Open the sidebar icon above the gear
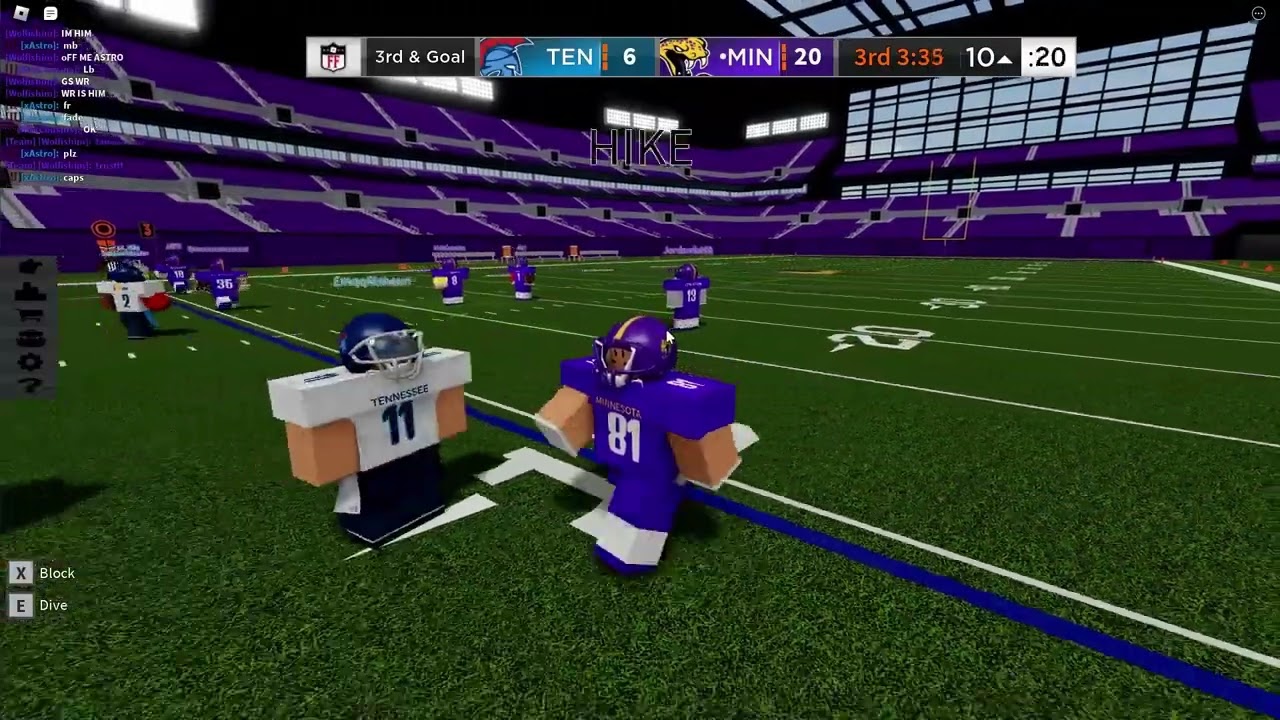The width and height of the screenshot is (1280, 720). (x=30, y=339)
